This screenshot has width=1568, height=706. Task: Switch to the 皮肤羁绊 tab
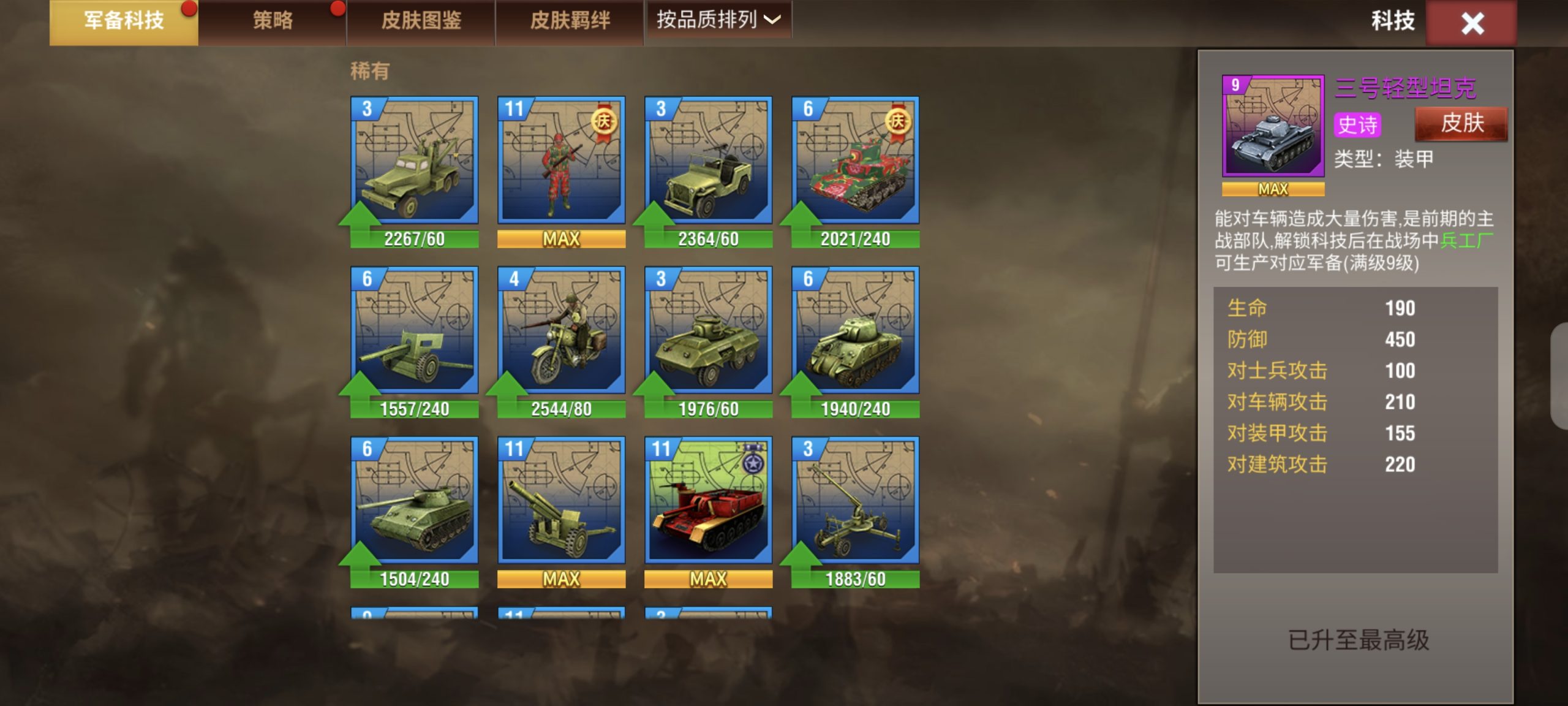570,21
